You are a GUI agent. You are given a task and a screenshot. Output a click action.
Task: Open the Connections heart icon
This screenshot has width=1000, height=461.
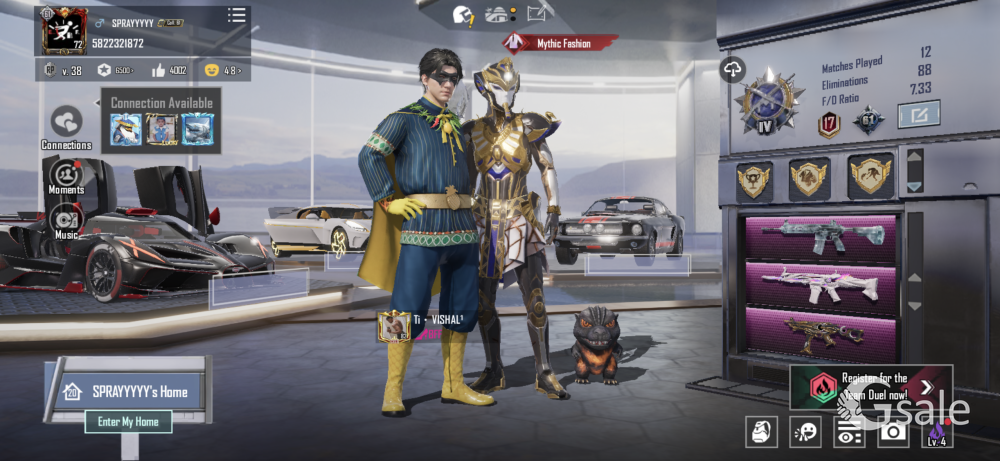coord(66,122)
